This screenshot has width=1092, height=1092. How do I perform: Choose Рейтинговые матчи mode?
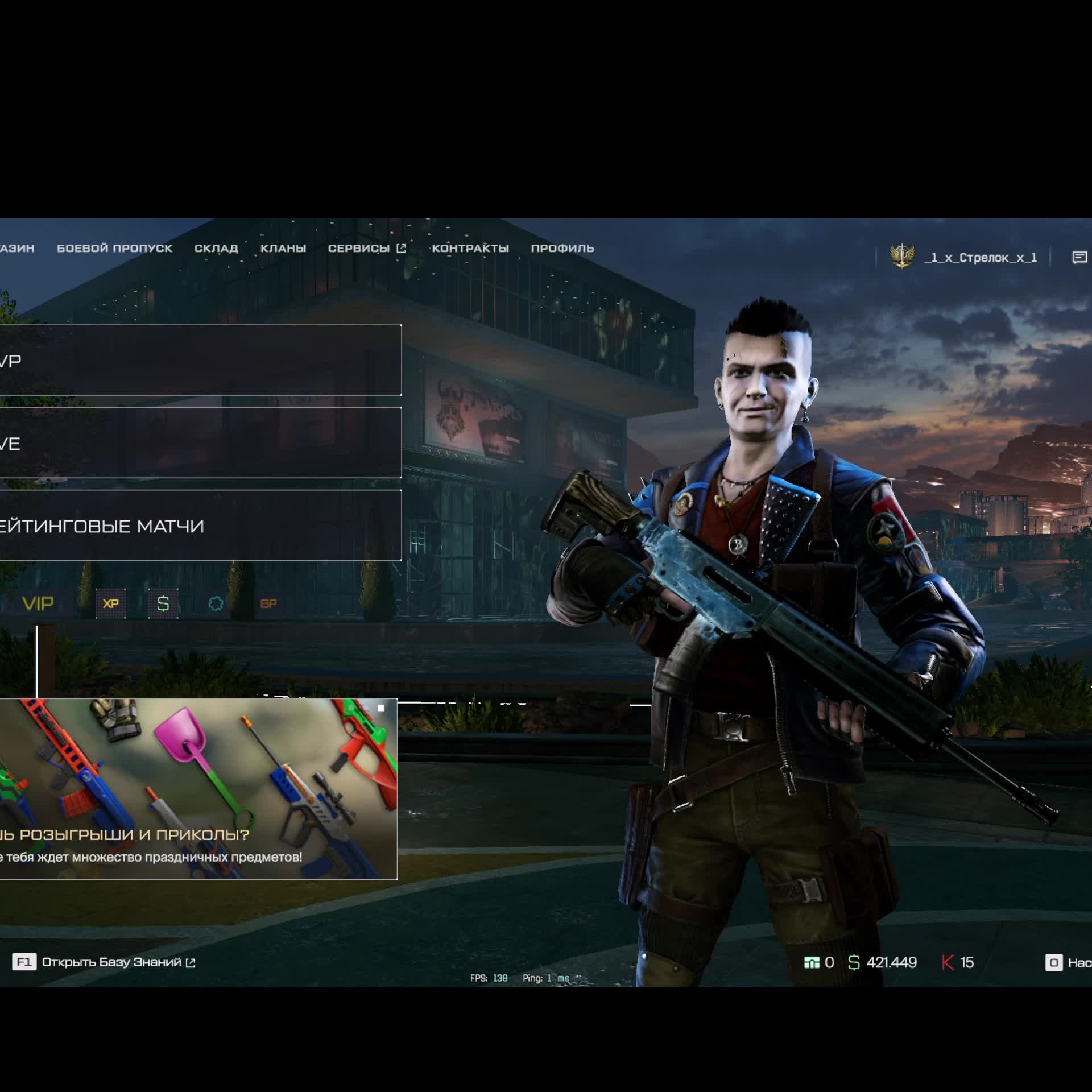[x=199, y=526]
